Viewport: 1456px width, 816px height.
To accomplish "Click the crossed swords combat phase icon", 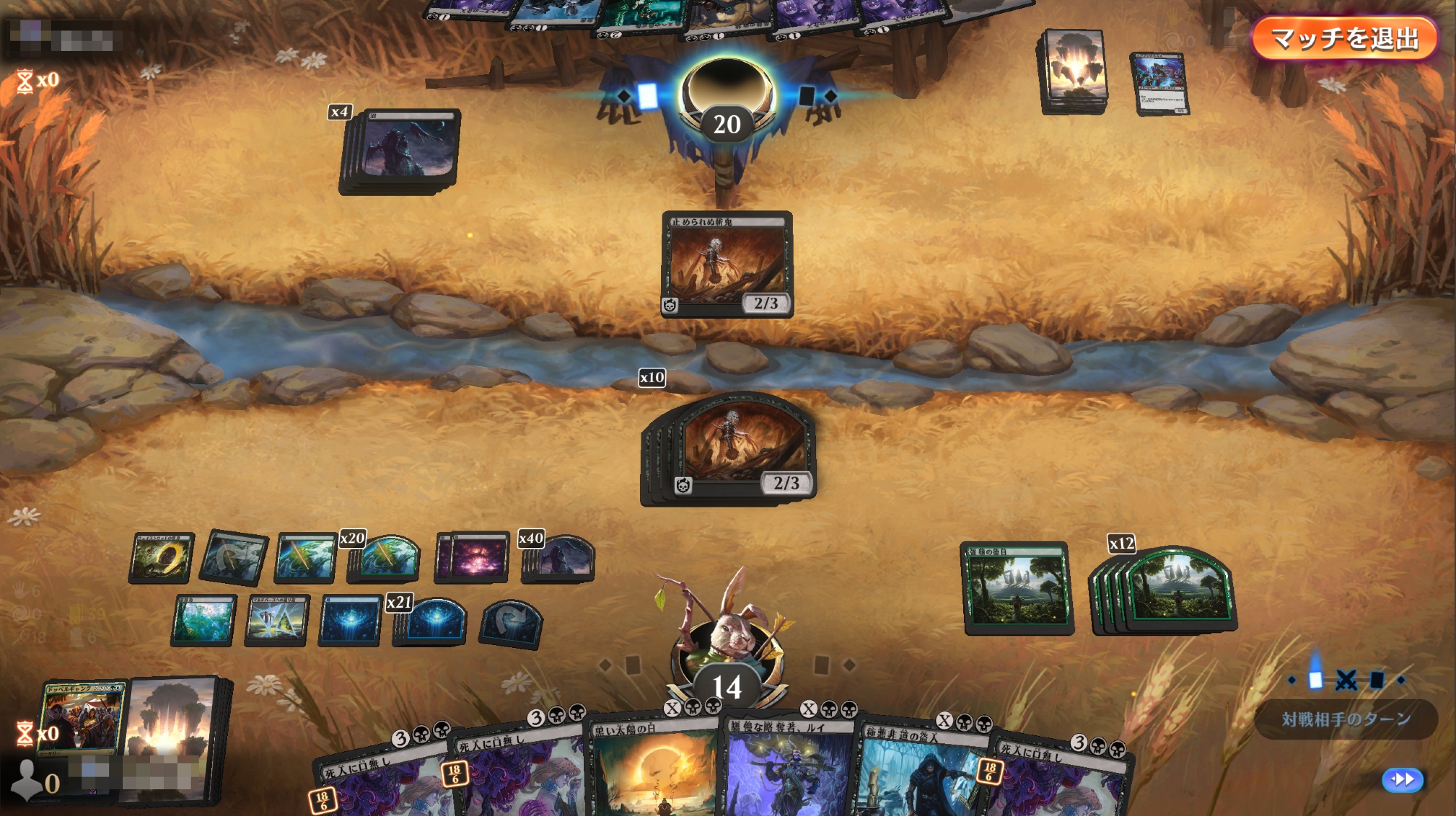I will (1346, 680).
